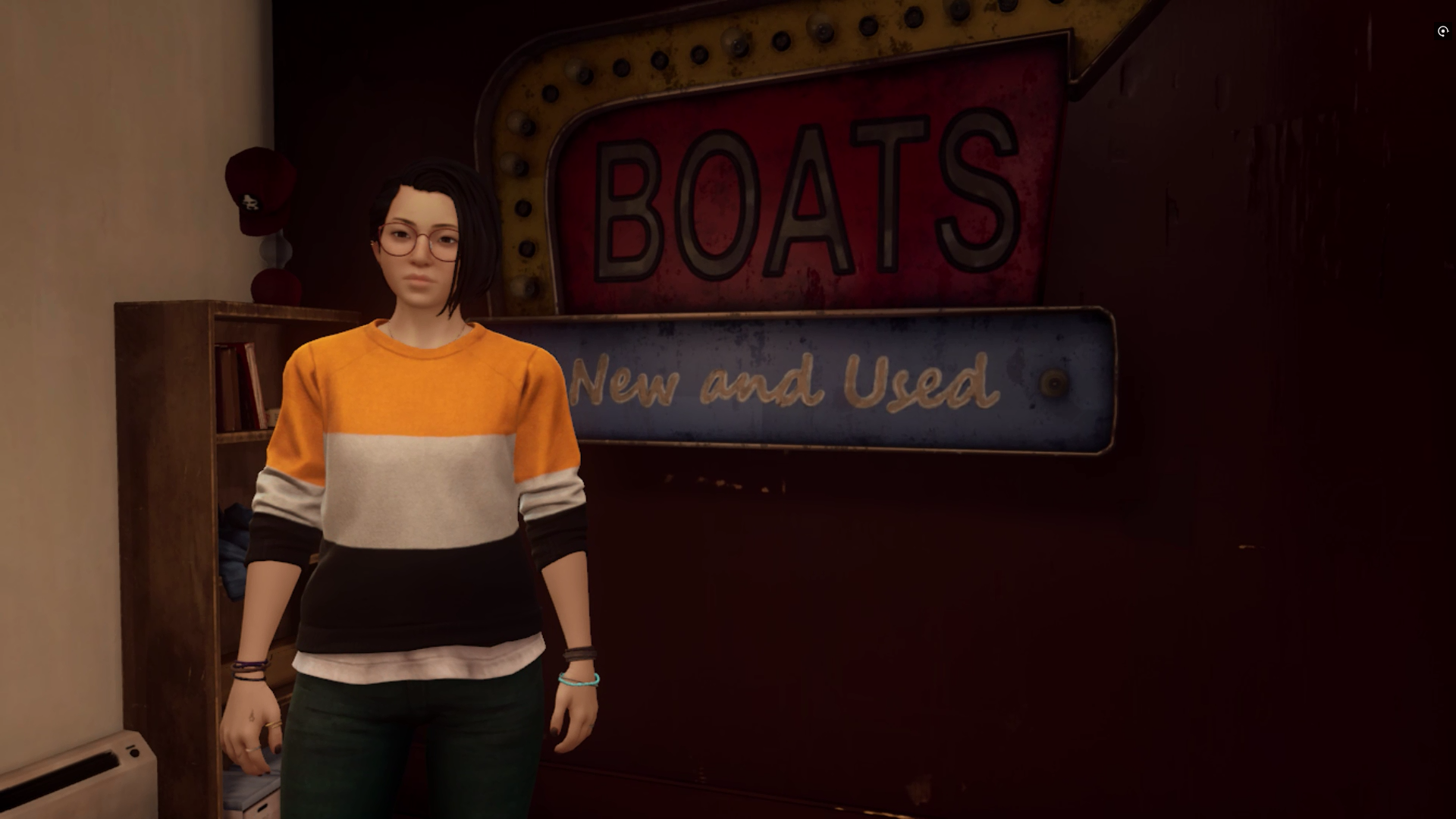Click the circular replay recording icon
This screenshot has width=1456, height=819.
coord(1442,31)
